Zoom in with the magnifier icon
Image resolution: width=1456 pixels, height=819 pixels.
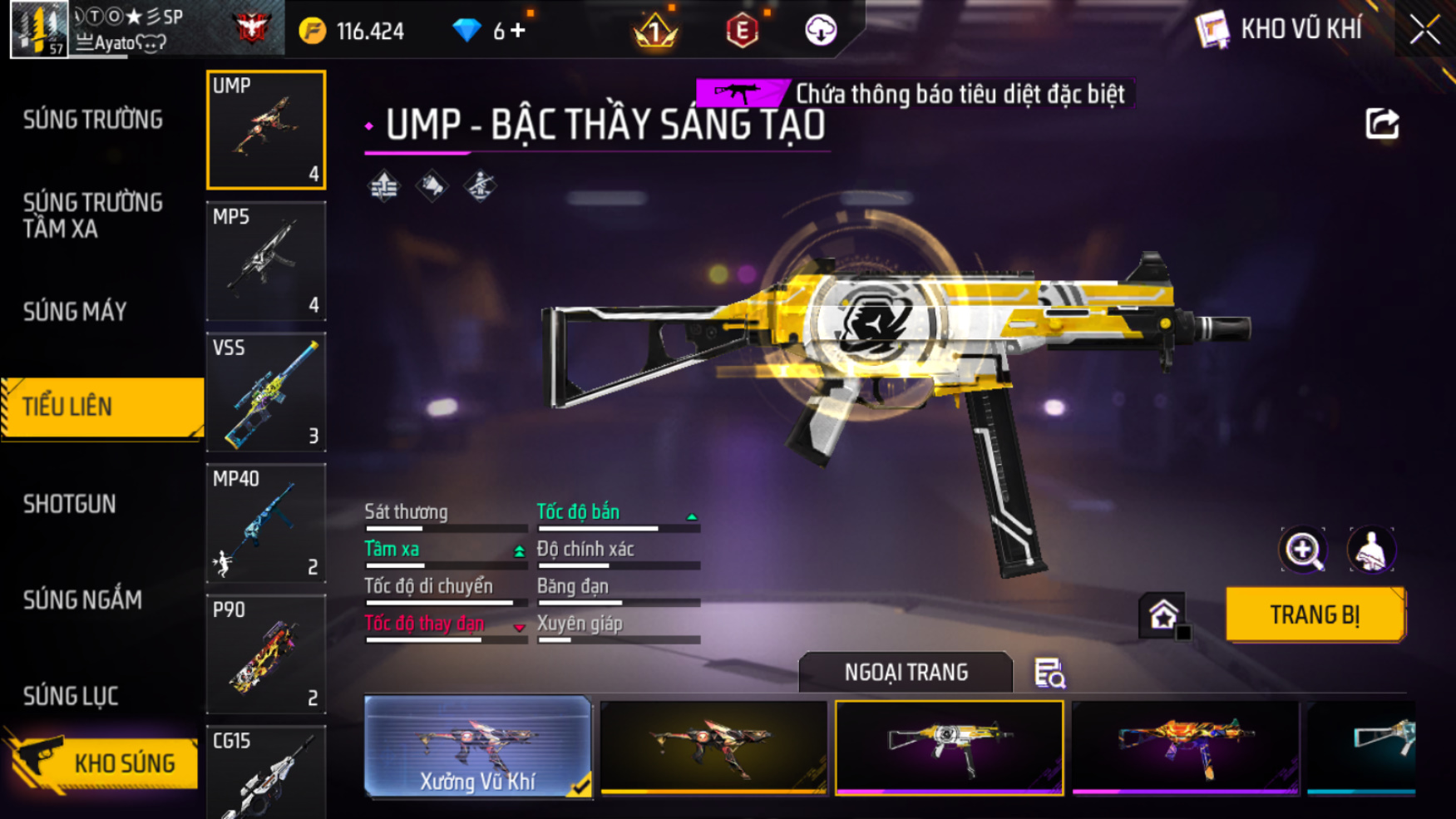(1302, 550)
